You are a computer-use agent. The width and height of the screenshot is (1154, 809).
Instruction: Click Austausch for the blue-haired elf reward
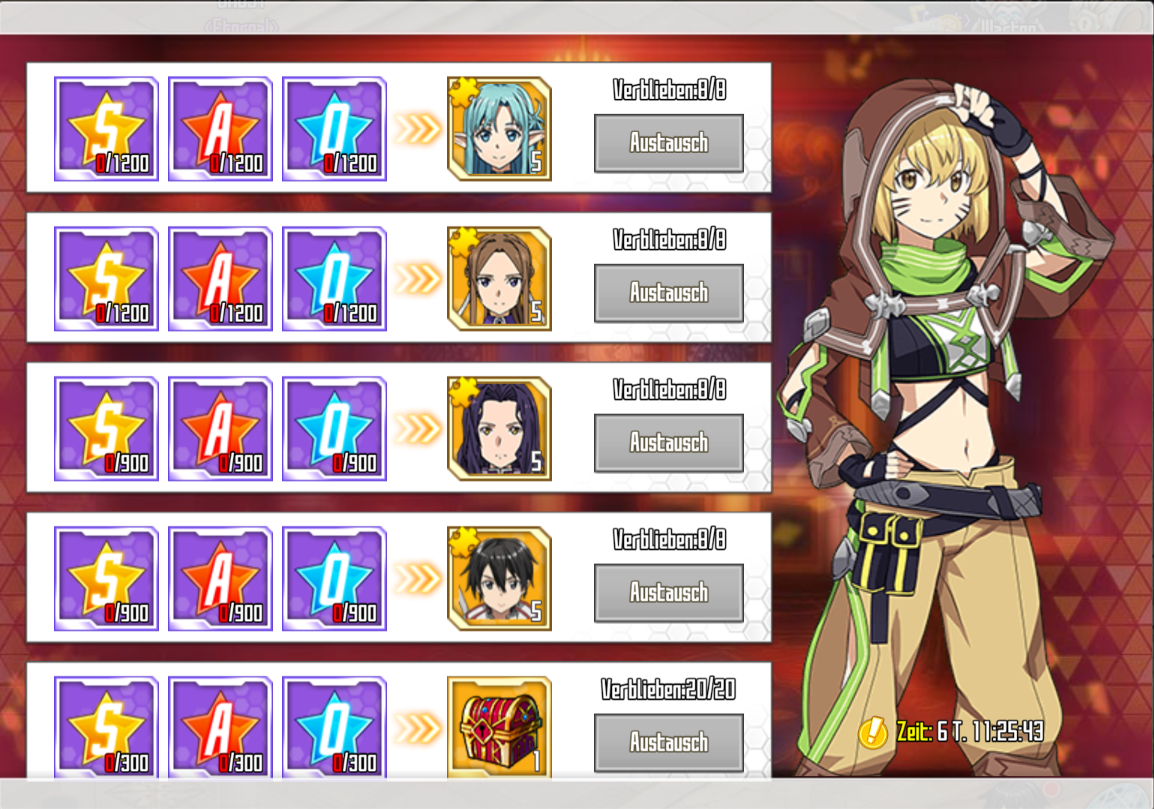668,143
